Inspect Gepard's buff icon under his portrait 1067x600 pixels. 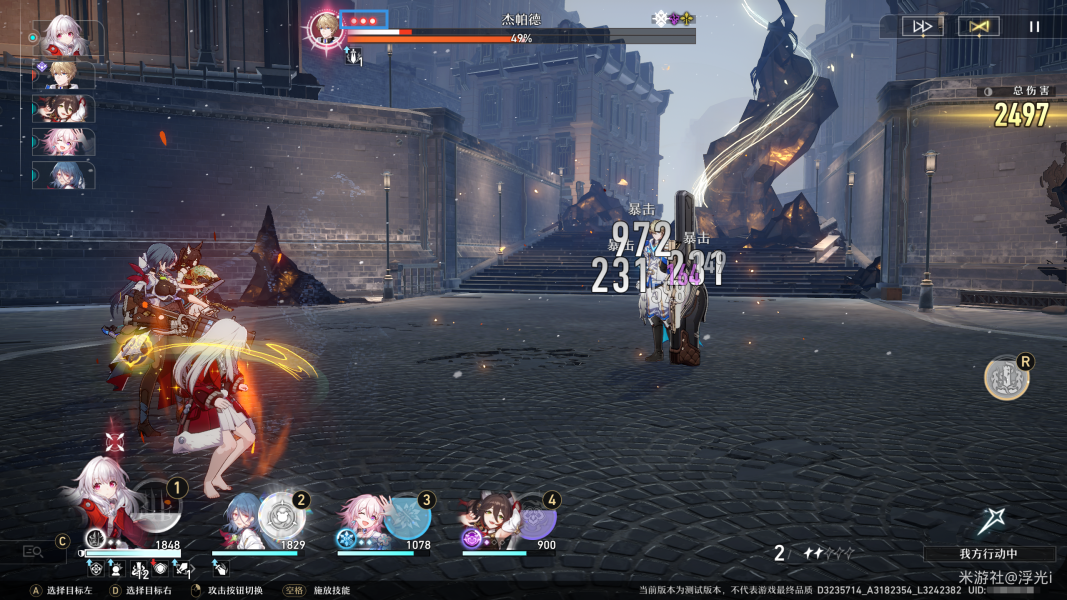(x=353, y=57)
